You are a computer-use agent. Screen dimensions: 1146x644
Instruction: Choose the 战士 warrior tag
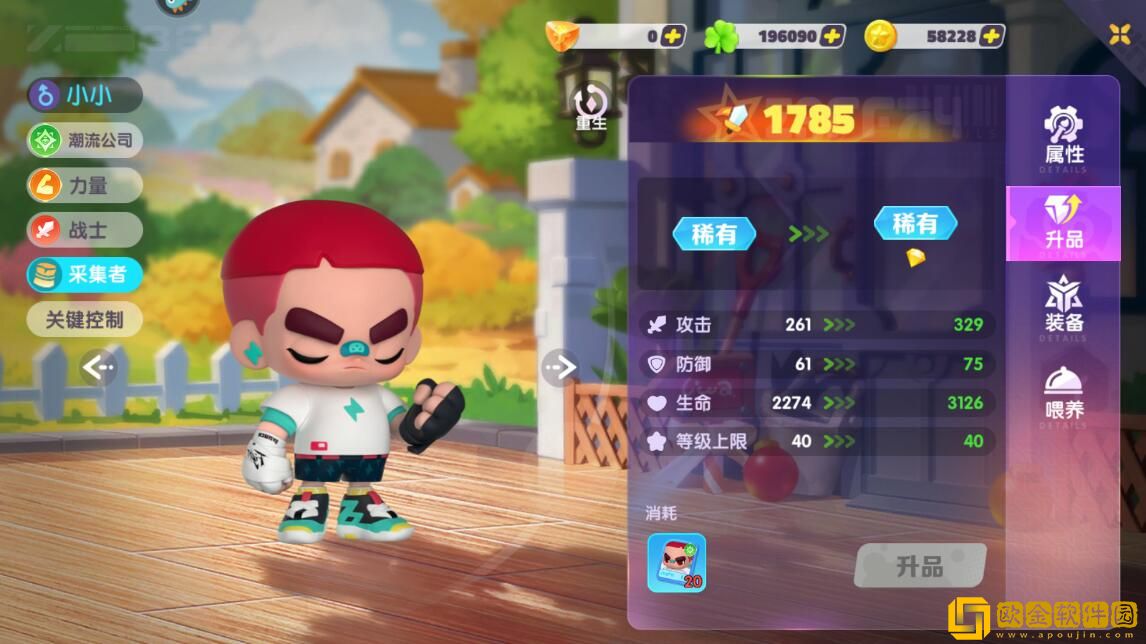(x=85, y=230)
